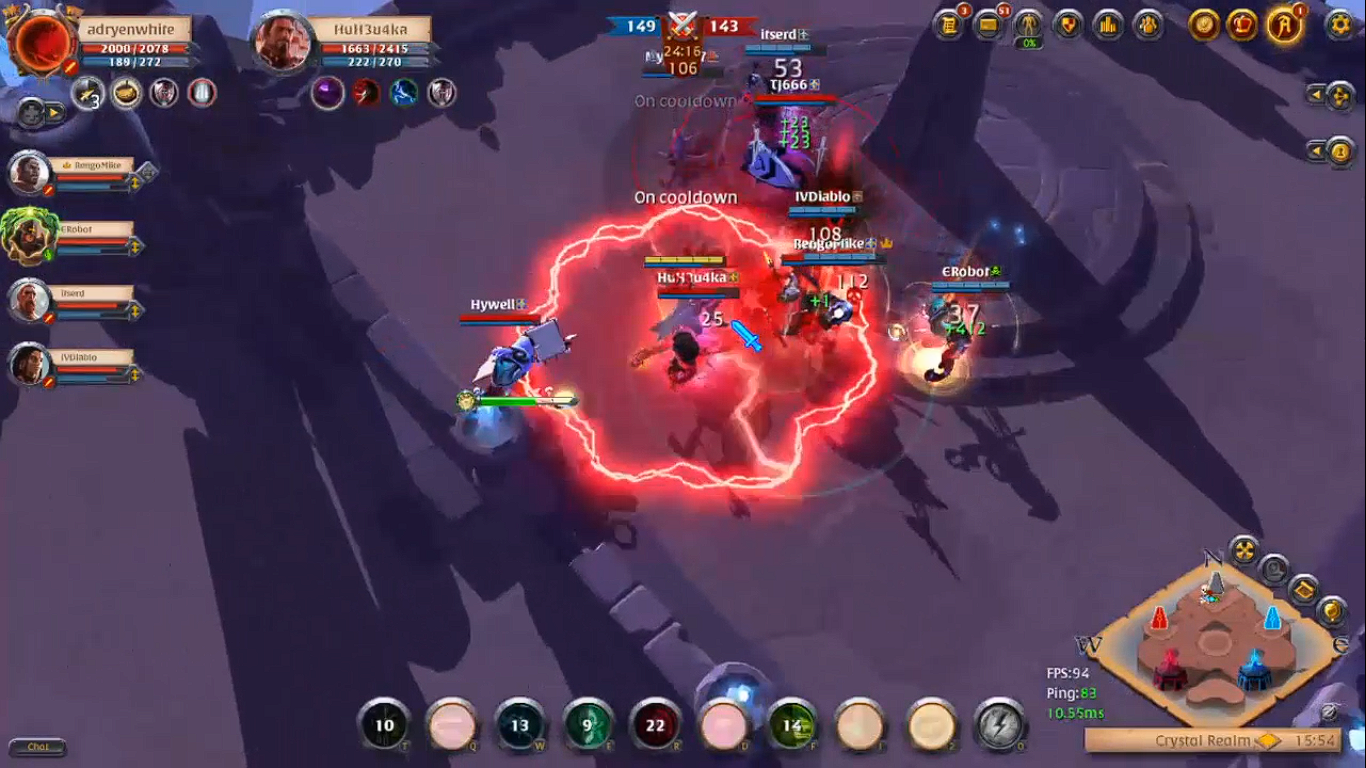
Task: Open the Chat button
Action: [x=38, y=747]
